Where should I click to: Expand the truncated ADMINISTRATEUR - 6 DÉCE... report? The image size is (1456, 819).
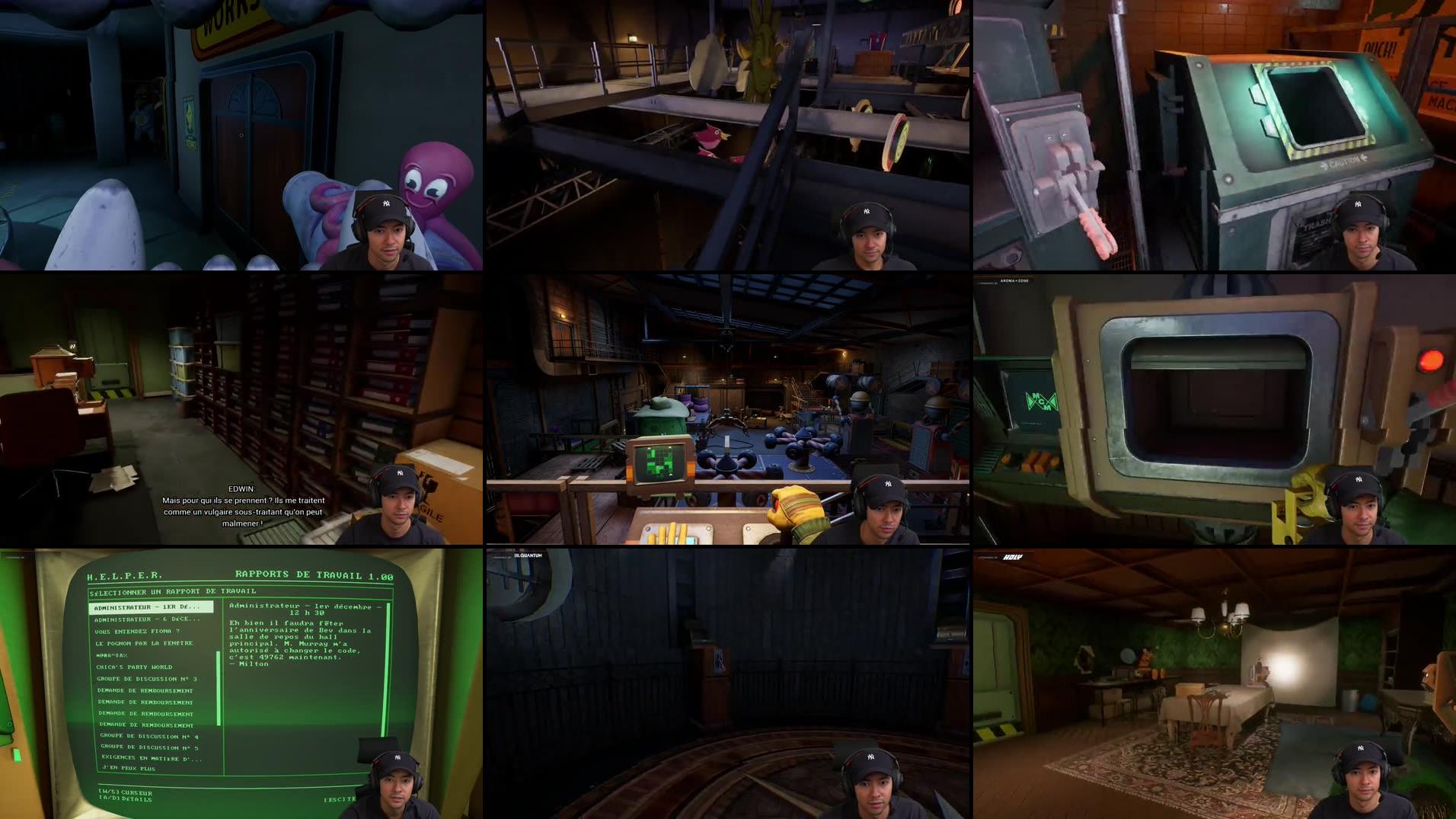click(x=147, y=619)
